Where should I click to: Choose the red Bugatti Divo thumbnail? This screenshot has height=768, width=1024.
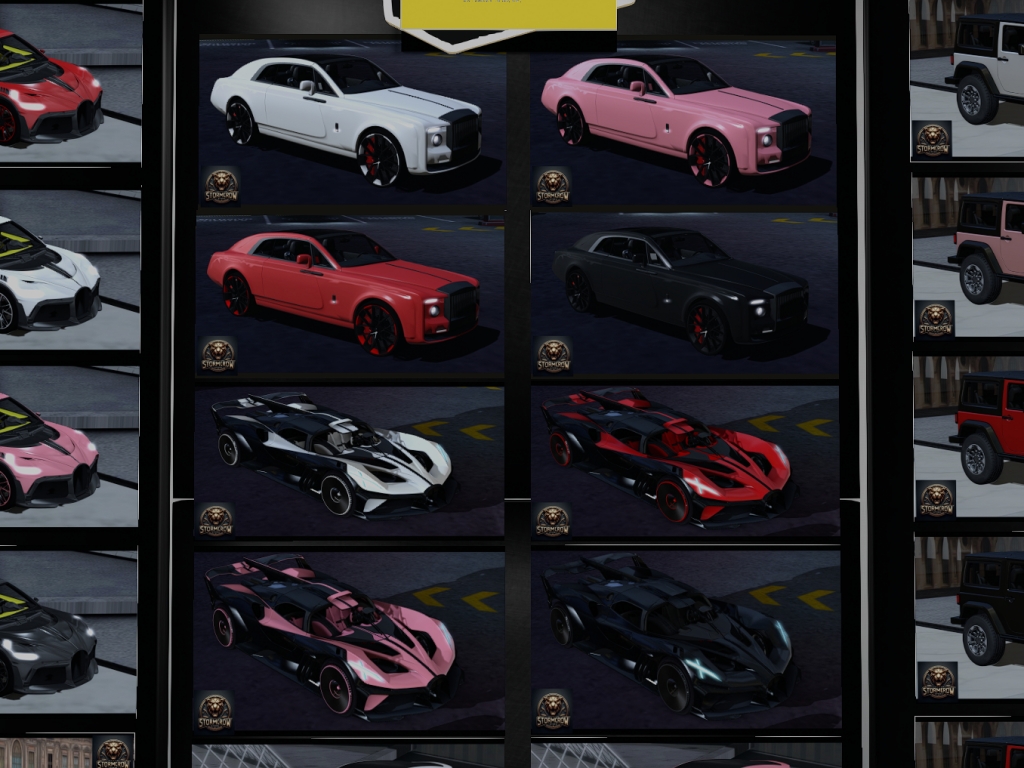click(62, 90)
